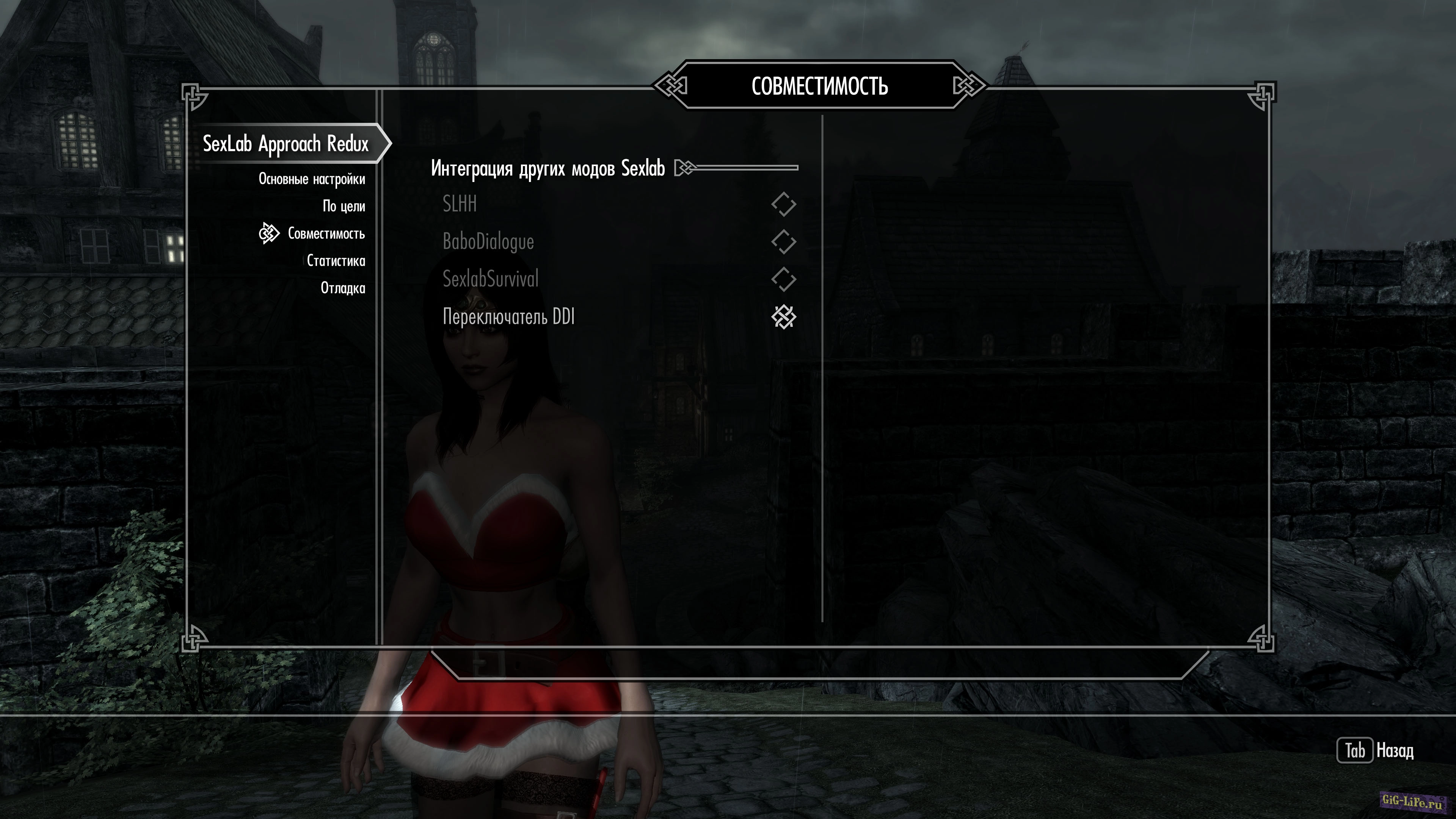This screenshot has width=1456, height=819.
Task: Toggle the SexlabSurvival integration option
Action: pos(783,279)
